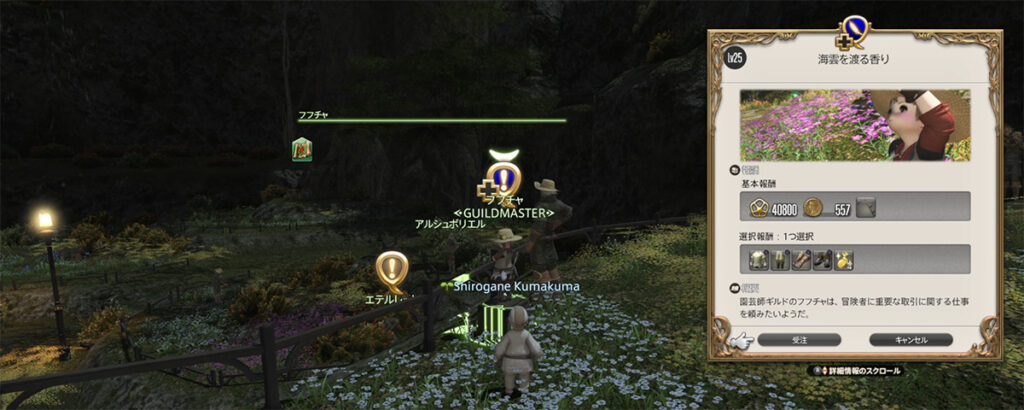Pick the gloves optional reward
Screen dimensions: 1024x410
802,261
